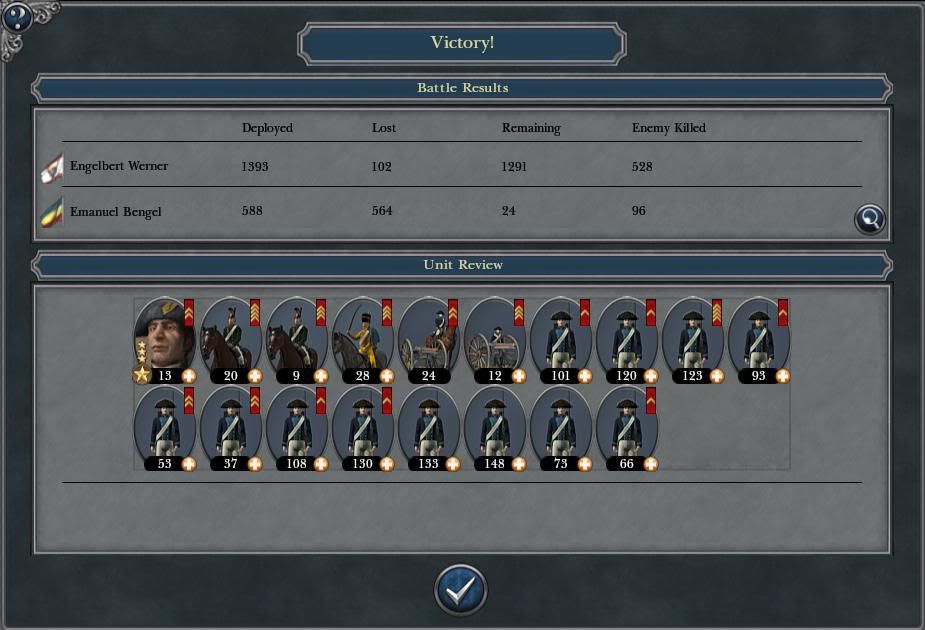Image resolution: width=925 pixels, height=630 pixels.
Task: Select the infantry unit card with 93 men
Action: [759, 339]
